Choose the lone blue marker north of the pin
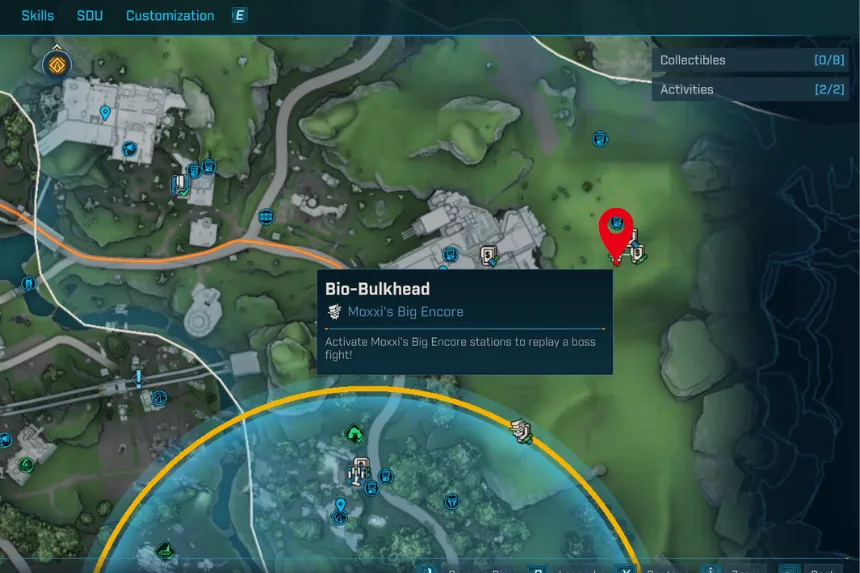This screenshot has height=573, width=860. (600, 139)
